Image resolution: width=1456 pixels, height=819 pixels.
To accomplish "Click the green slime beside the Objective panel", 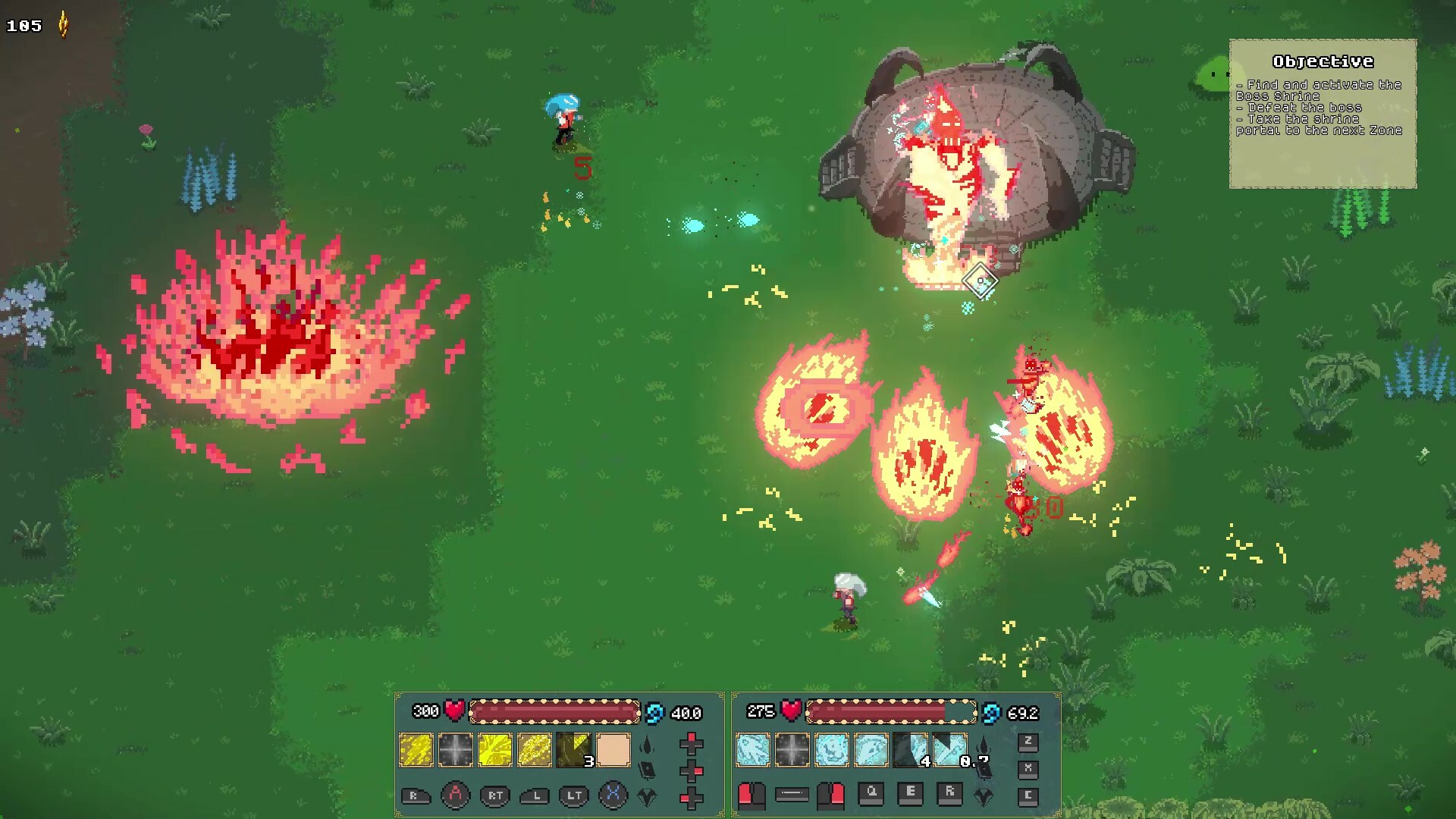I will (1213, 72).
